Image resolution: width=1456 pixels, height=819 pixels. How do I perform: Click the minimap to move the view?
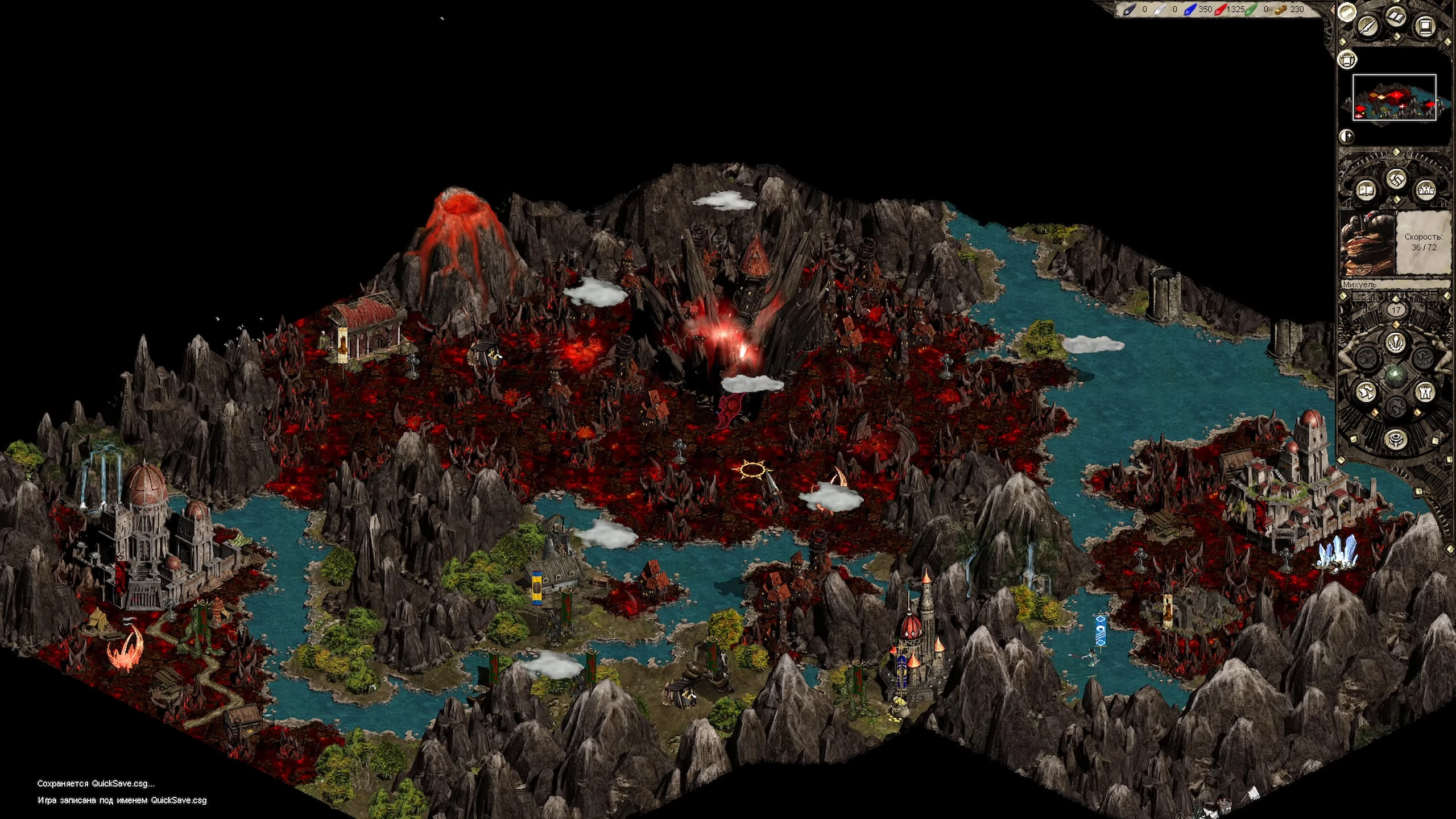coord(1394,97)
